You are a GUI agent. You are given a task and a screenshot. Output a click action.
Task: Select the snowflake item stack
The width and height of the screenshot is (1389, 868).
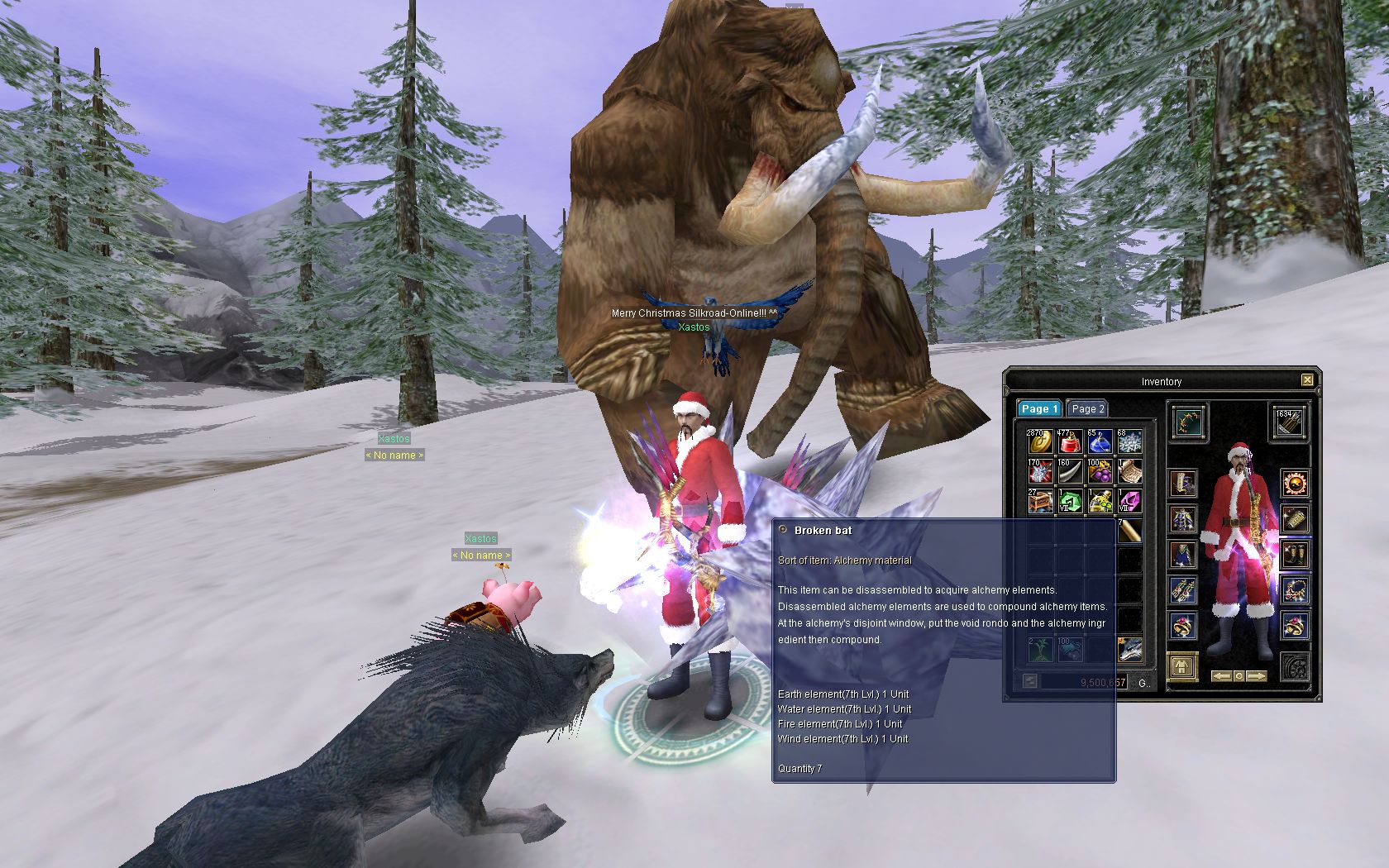click(x=1129, y=441)
